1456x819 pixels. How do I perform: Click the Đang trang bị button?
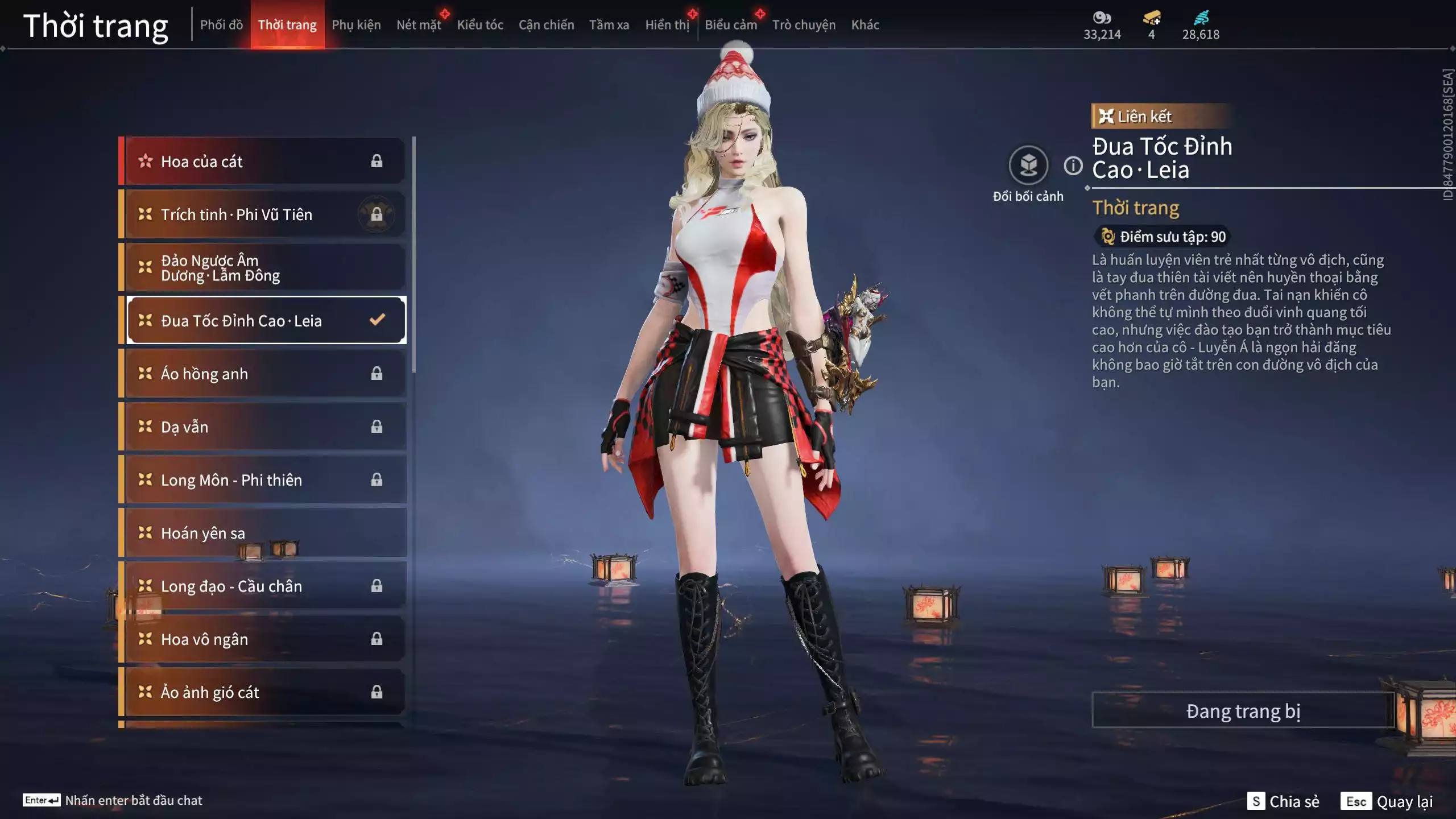point(1243,711)
